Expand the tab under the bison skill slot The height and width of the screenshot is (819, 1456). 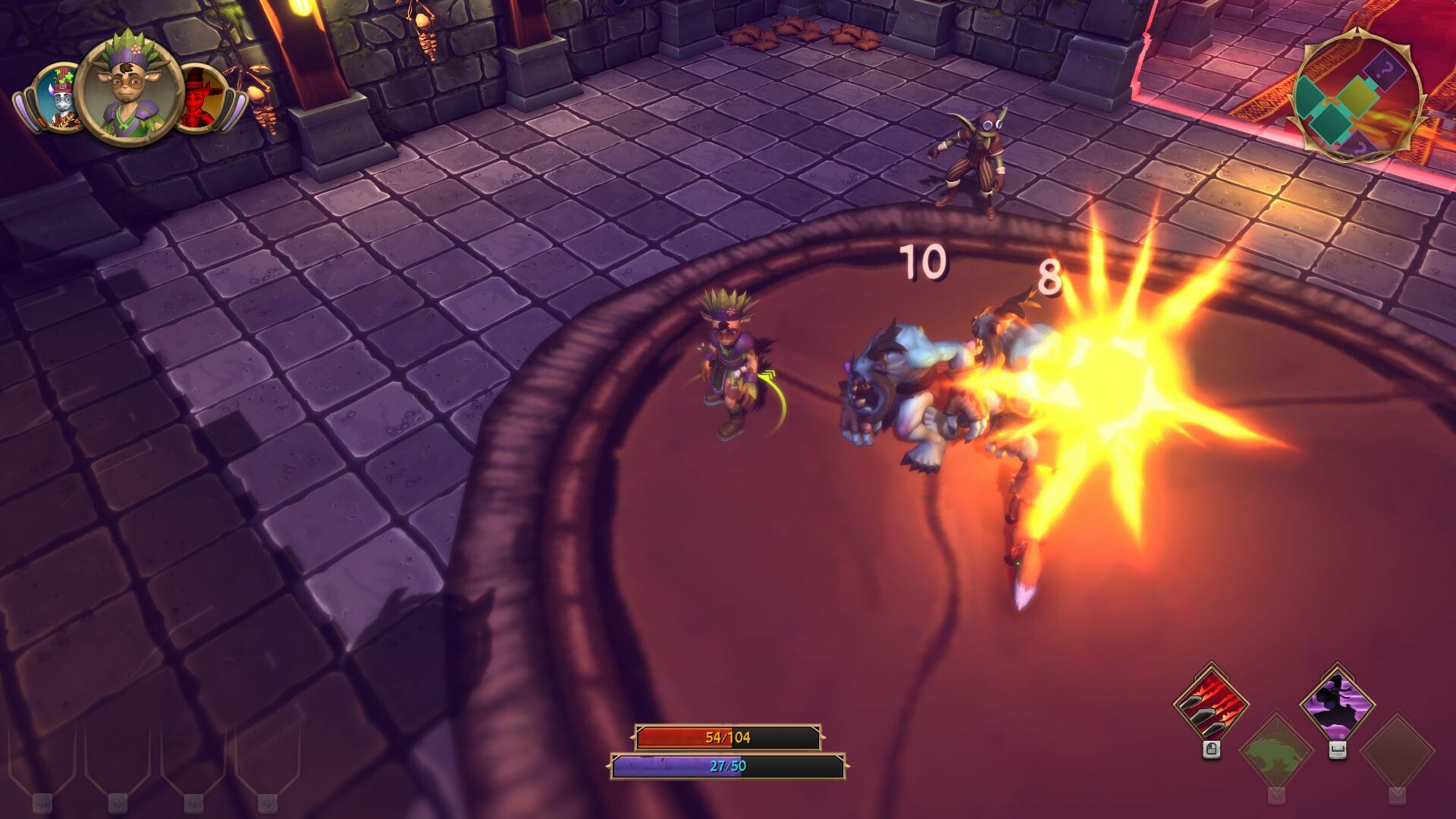coord(1277,795)
